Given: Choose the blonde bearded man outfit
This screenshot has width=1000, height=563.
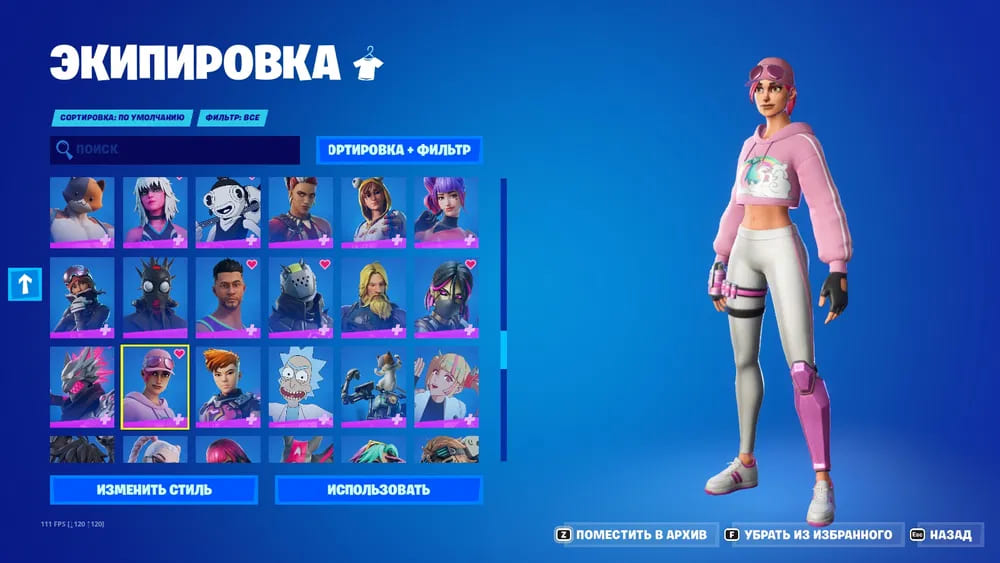Looking at the screenshot, I should pos(374,296).
